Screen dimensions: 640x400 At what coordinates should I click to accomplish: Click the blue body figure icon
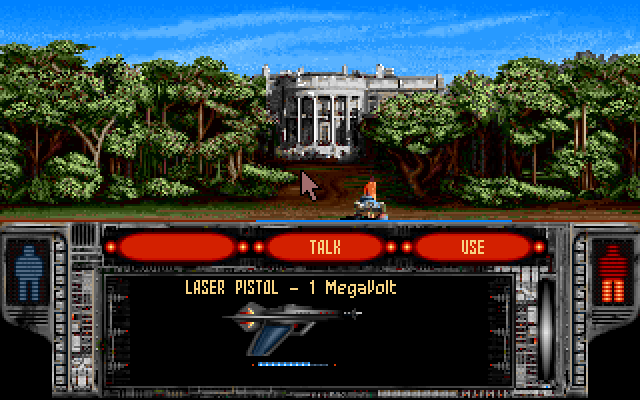tap(27, 272)
